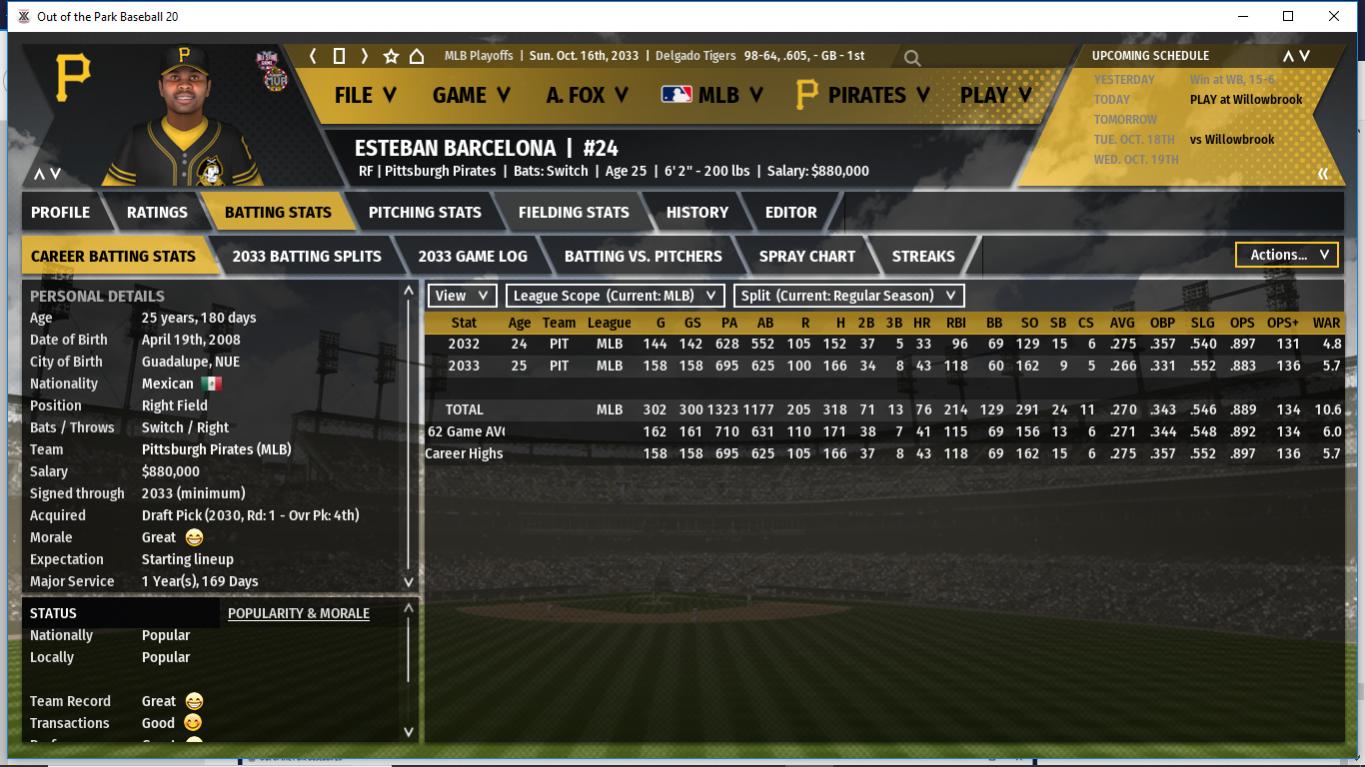Open the League Scope dropdown

[x=615, y=296]
